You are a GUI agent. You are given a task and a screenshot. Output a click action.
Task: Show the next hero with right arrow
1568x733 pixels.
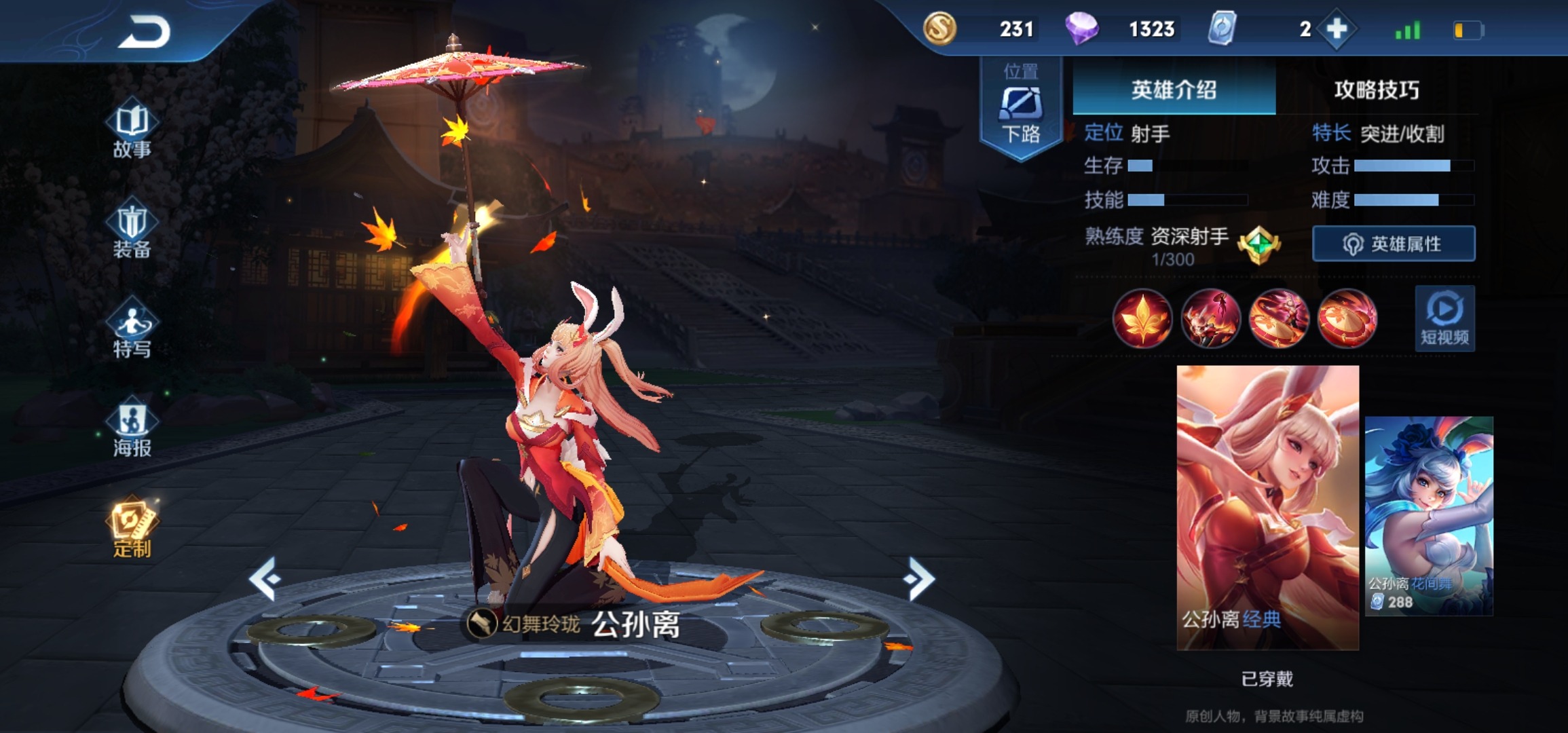coord(919,578)
